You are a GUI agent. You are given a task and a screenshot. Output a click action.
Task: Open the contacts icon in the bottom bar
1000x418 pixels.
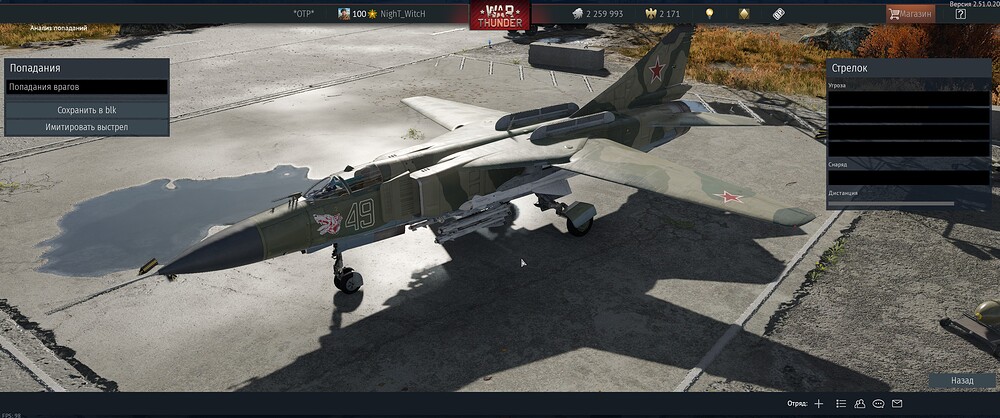click(860, 404)
